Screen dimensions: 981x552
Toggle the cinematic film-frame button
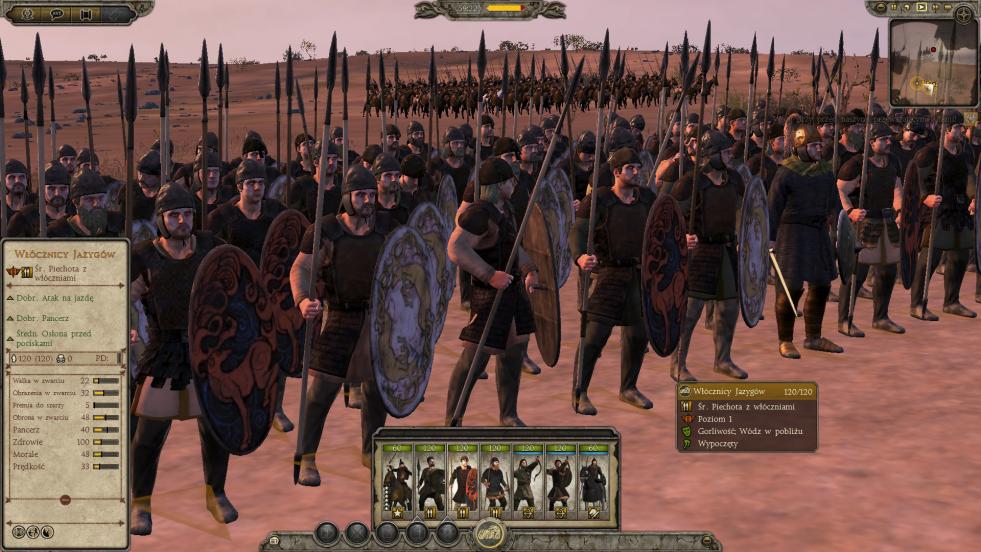(x=87, y=14)
